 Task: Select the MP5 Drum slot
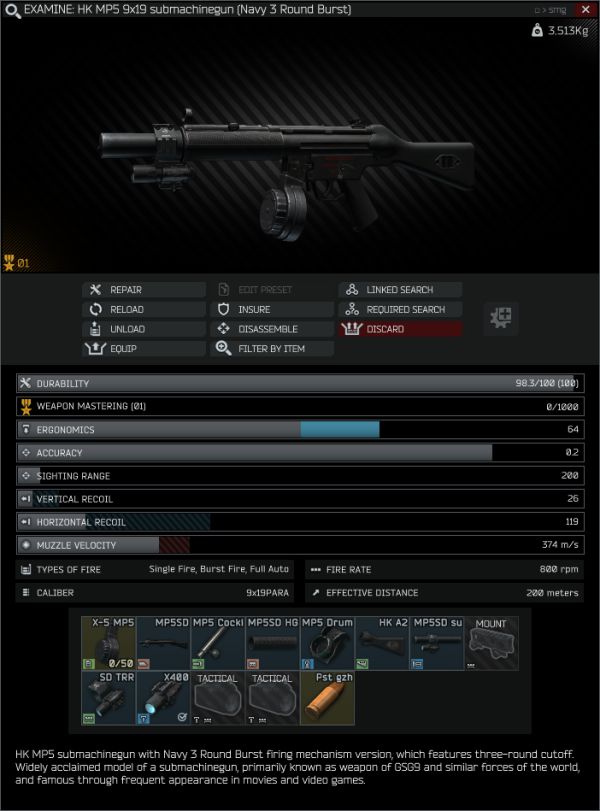tap(328, 642)
